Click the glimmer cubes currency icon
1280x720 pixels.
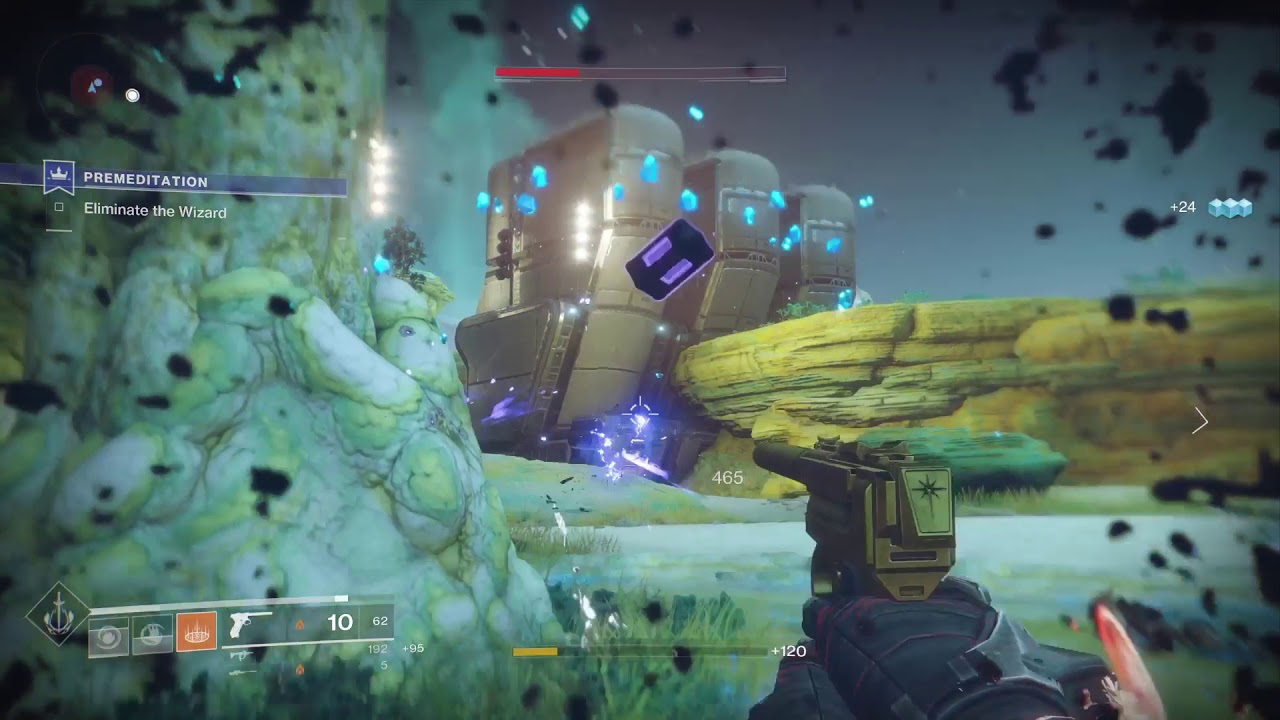click(1230, 207)
